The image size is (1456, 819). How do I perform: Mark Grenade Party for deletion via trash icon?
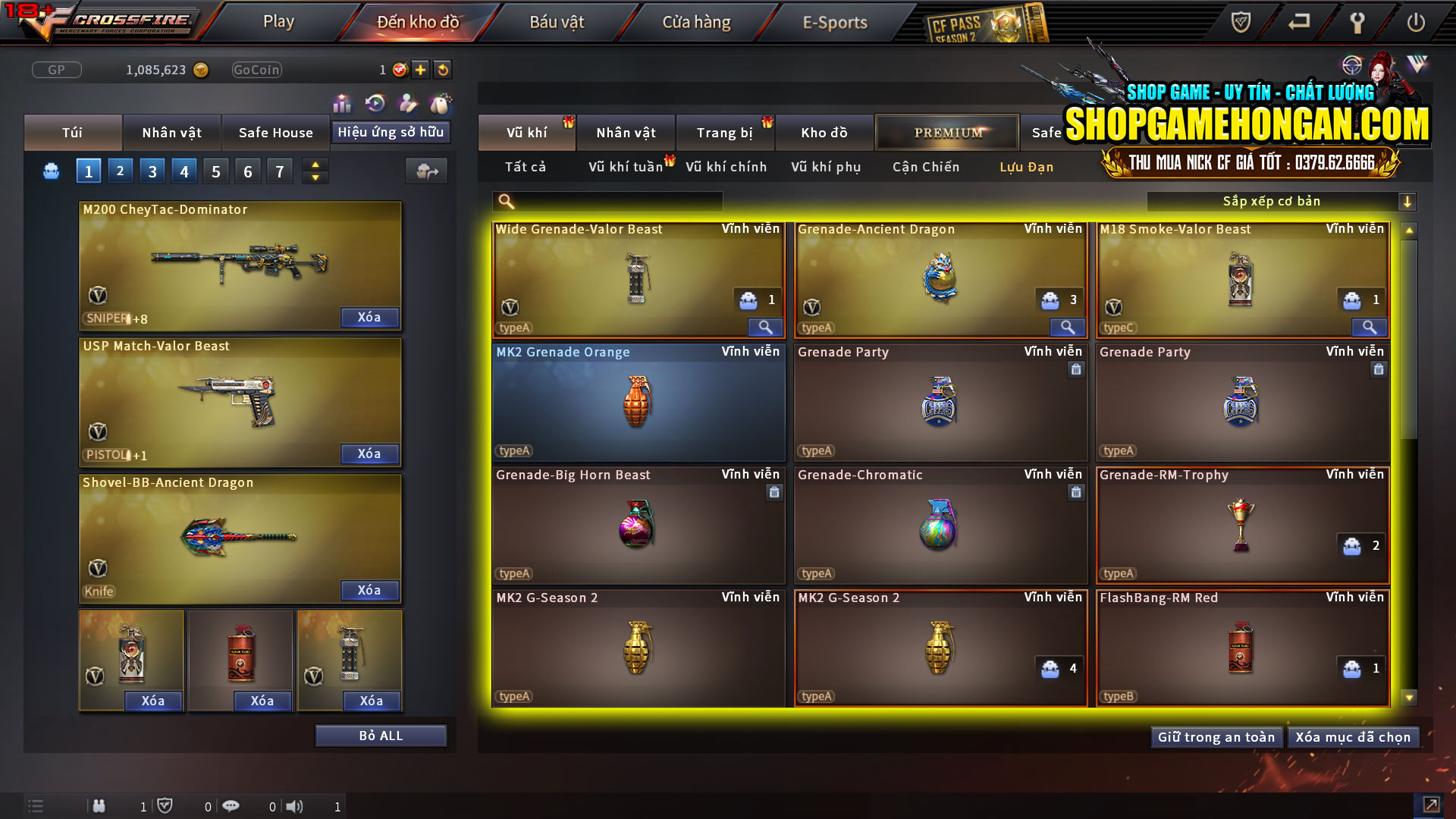(x=1076, y=369)
